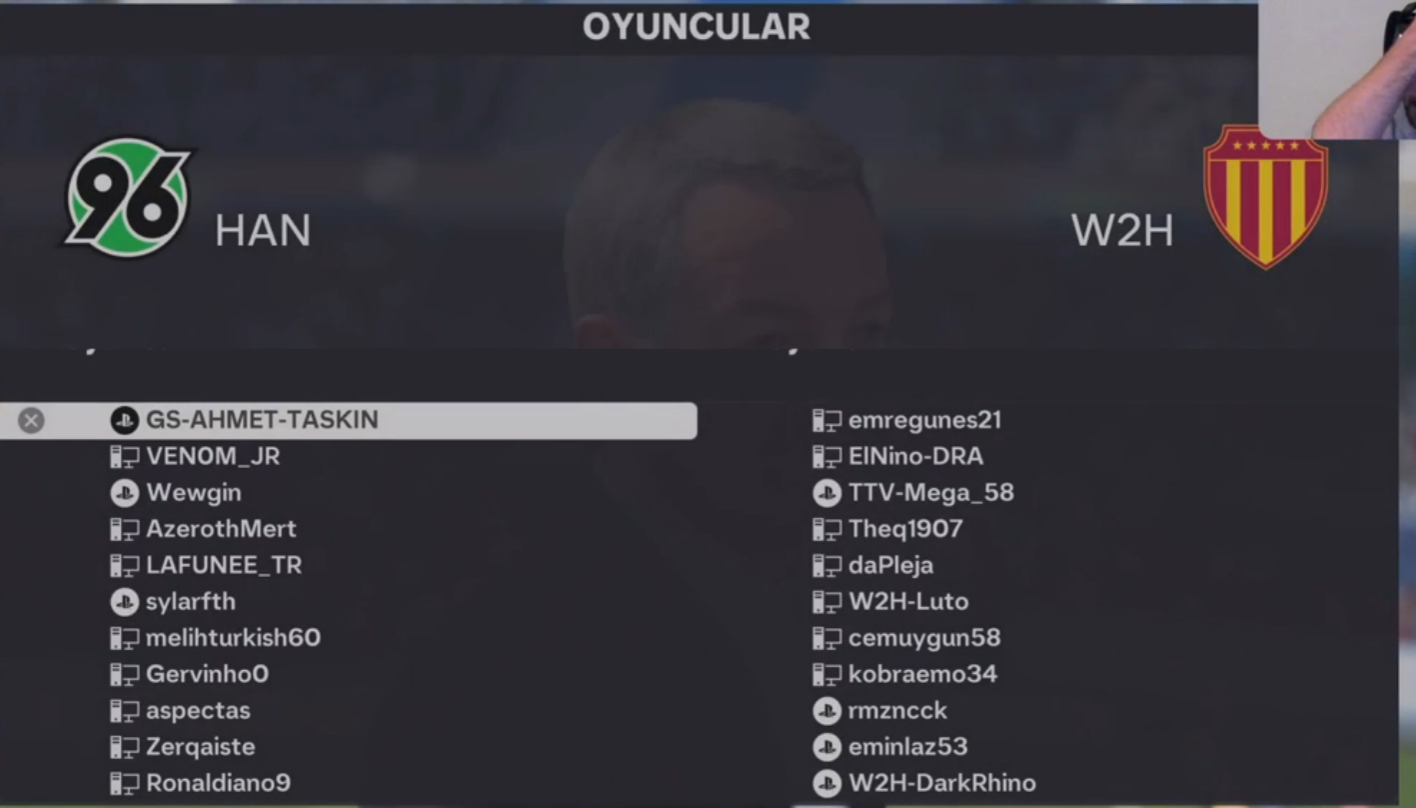Screen dimensions: 1416x808
Task: Choose the ElNino-DRA player row
Action: (915, 457)
